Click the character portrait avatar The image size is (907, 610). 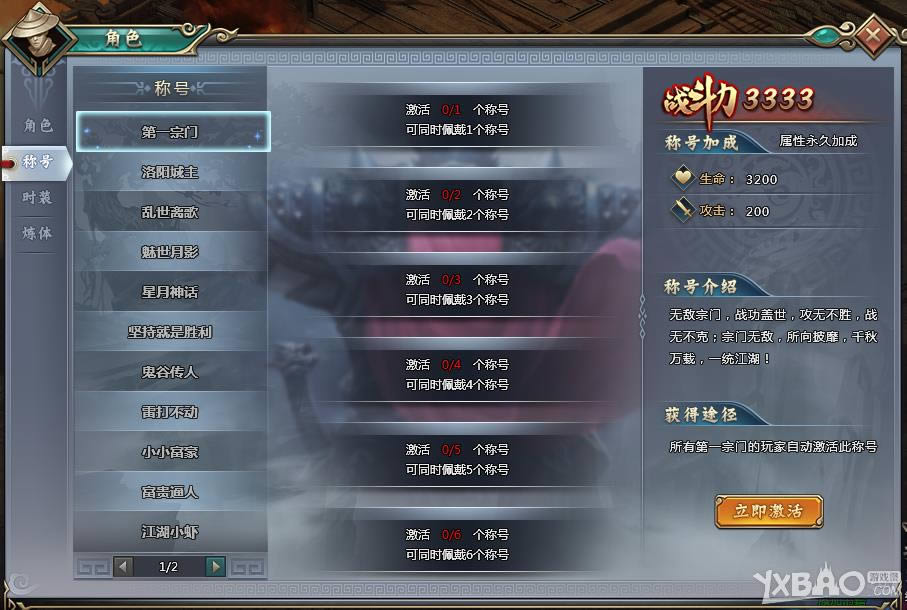38,40
